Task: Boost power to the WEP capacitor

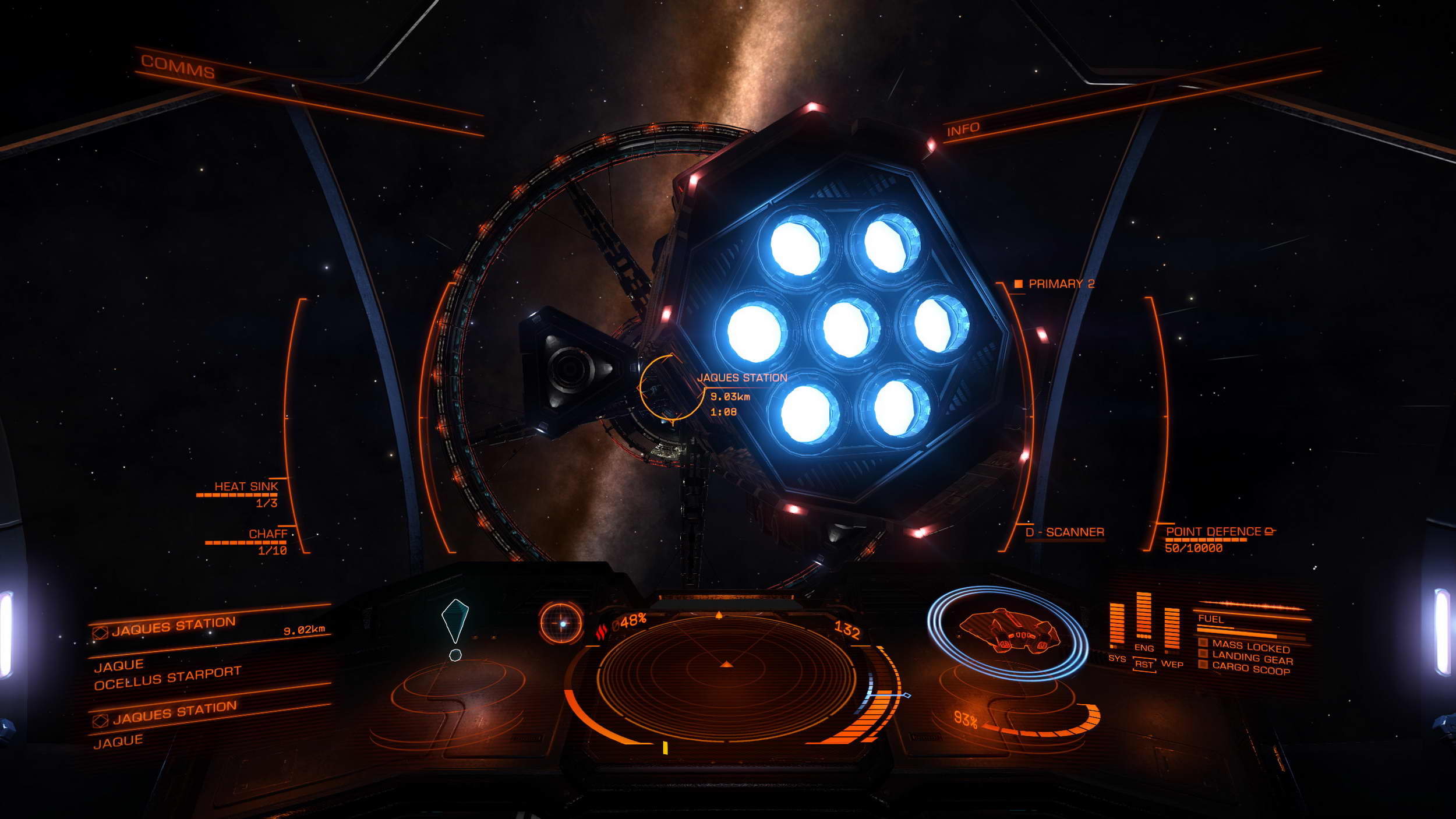Action: (1172, 664)
